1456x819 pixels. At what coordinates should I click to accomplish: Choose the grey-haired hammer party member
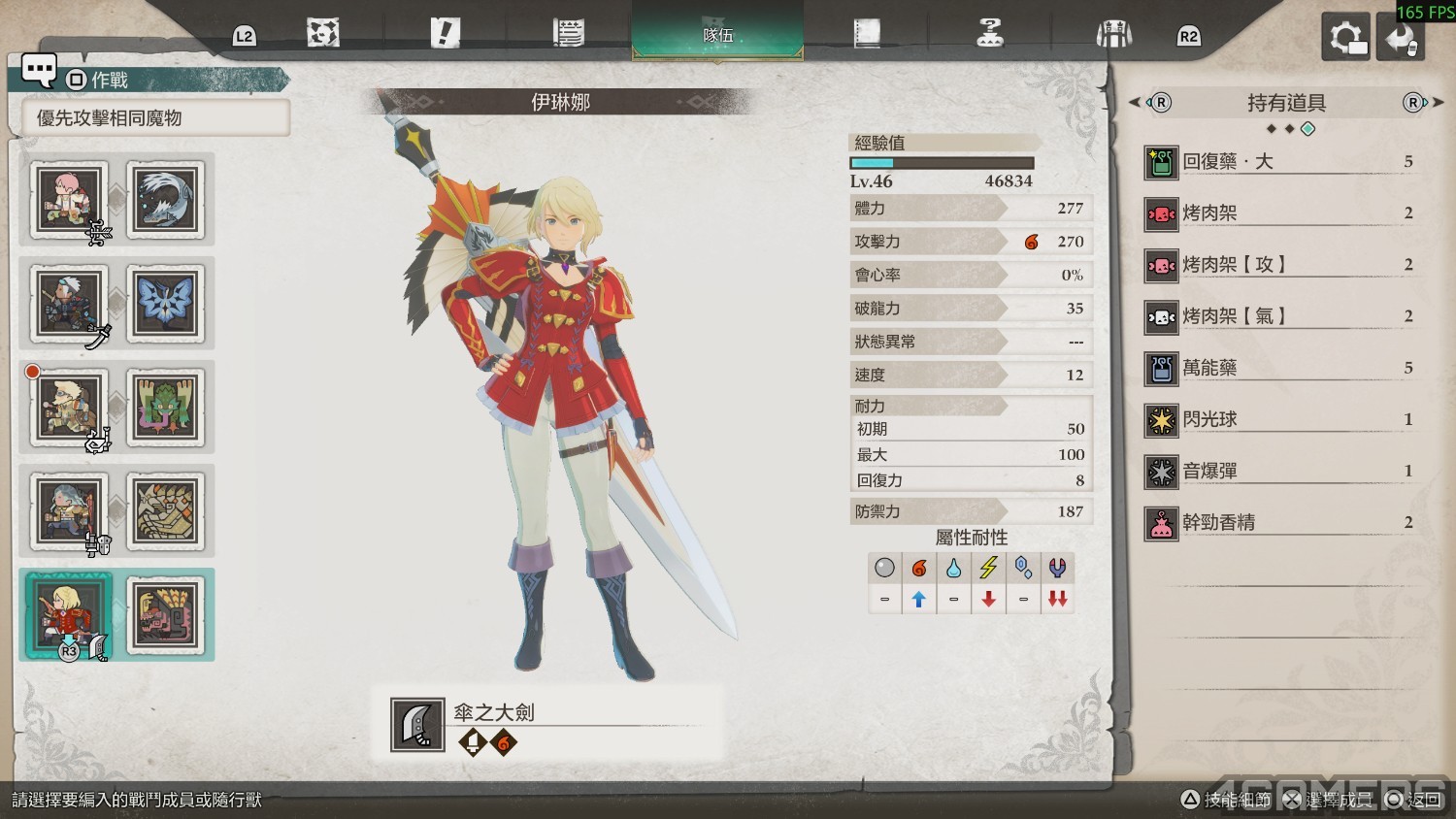pos(68,511)
